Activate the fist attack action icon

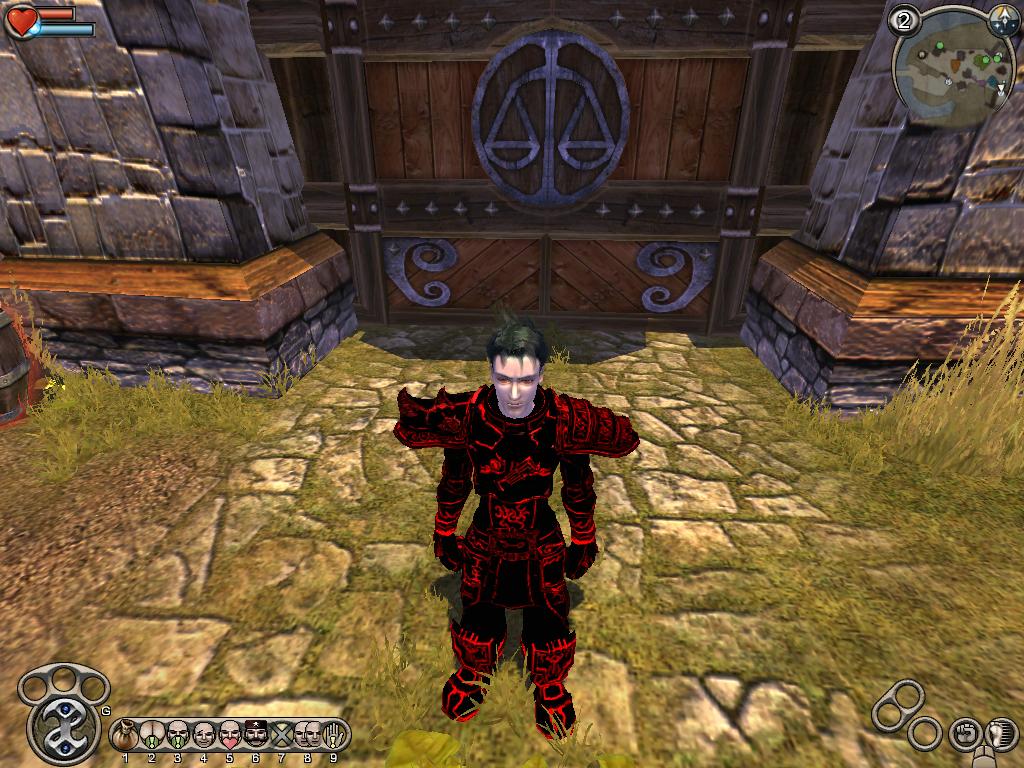[964, 733]
